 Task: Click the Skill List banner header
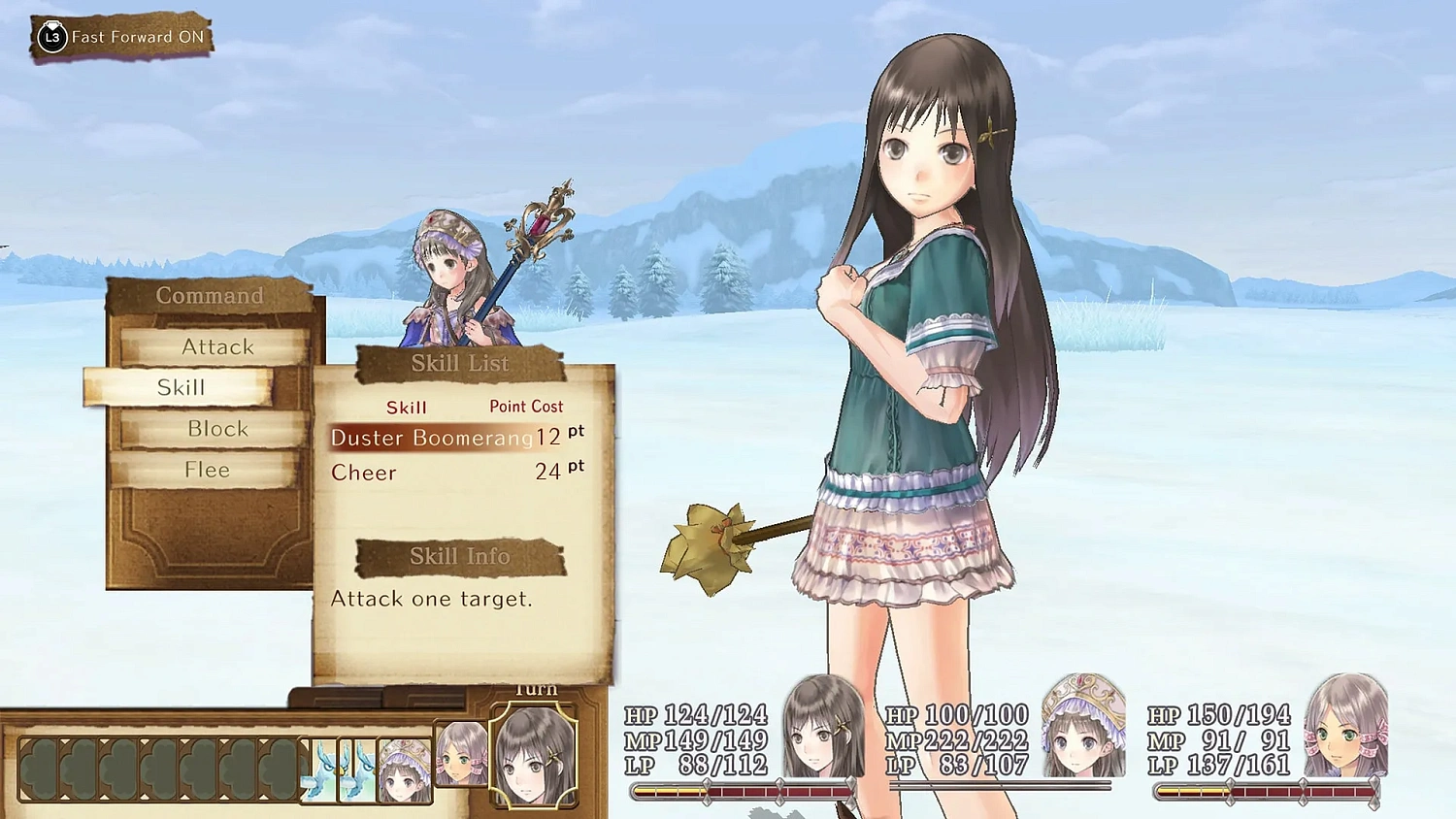click(460, 363)
